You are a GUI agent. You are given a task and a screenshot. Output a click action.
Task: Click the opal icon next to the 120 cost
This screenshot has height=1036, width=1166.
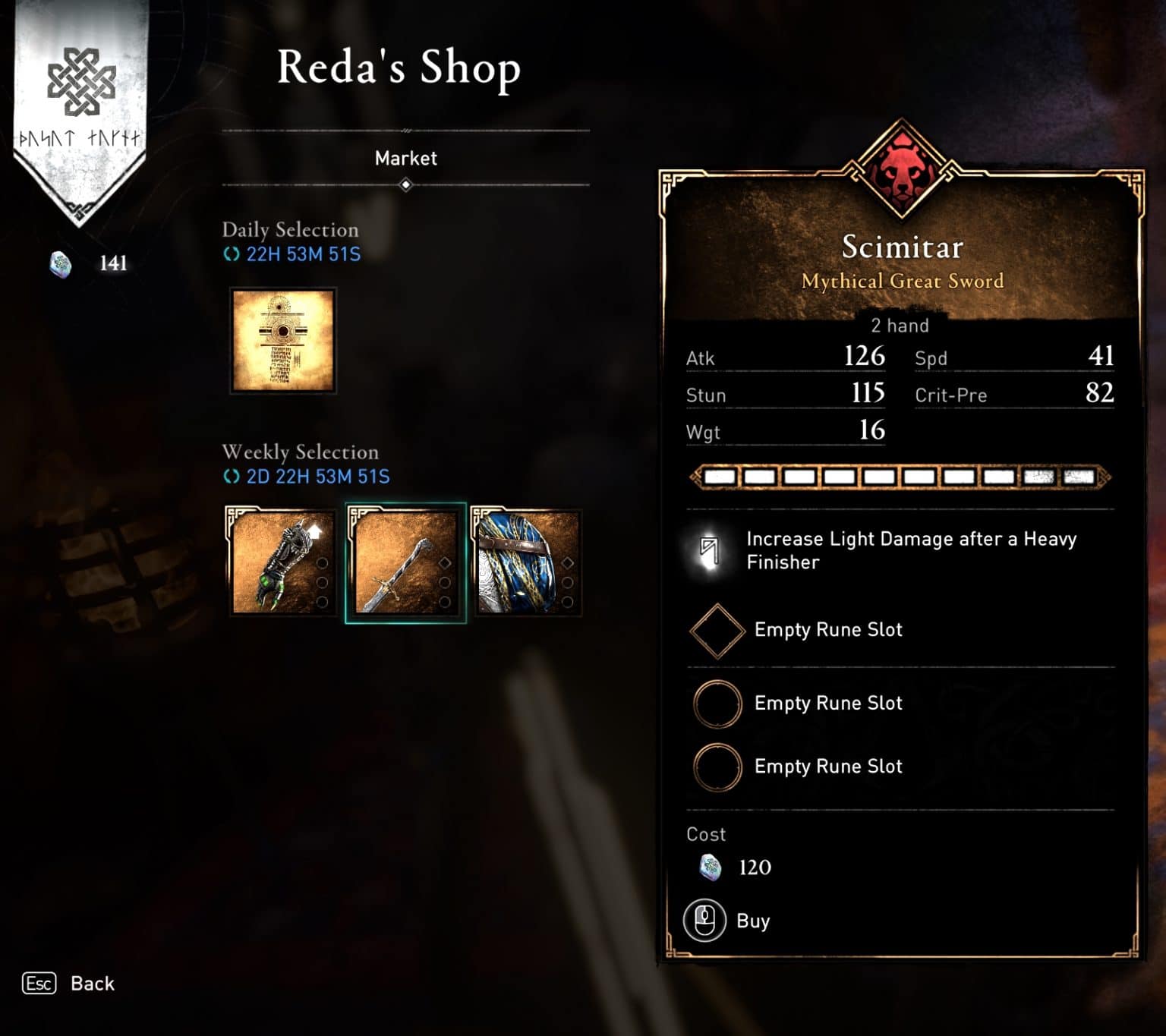pos(712,868)
